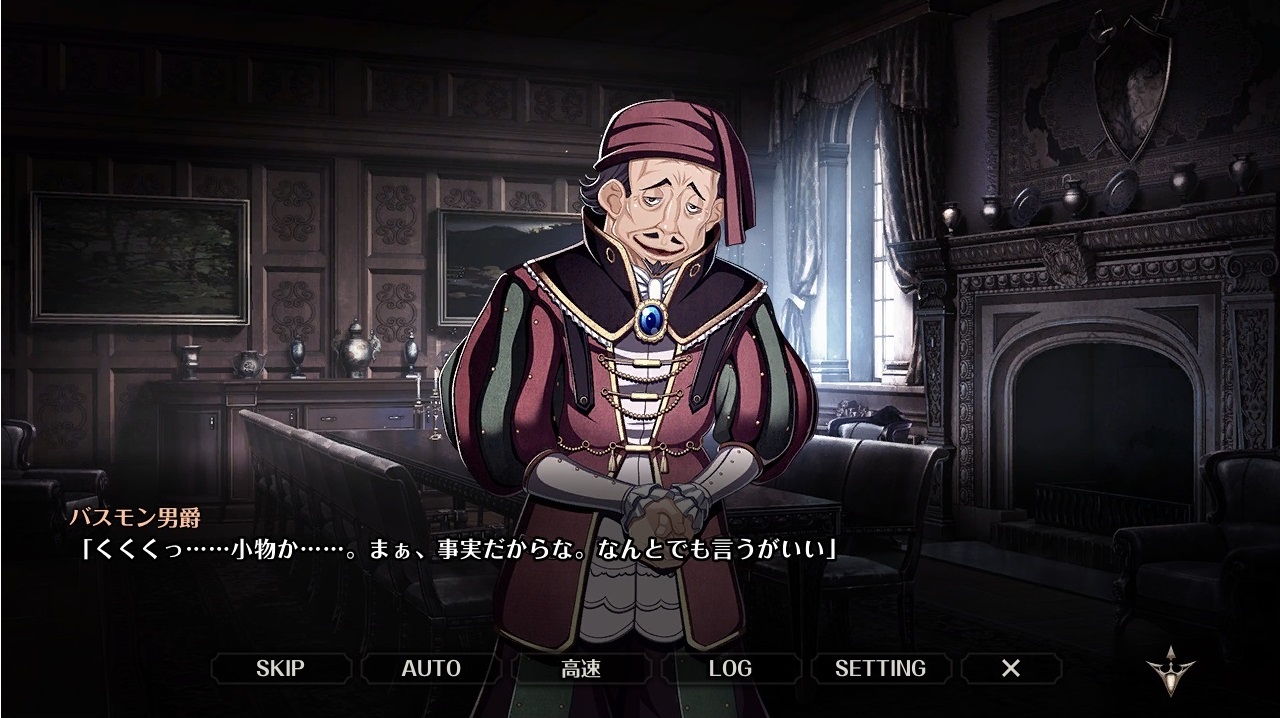Toggle the 高速 fast-forward button

(581, 668)
